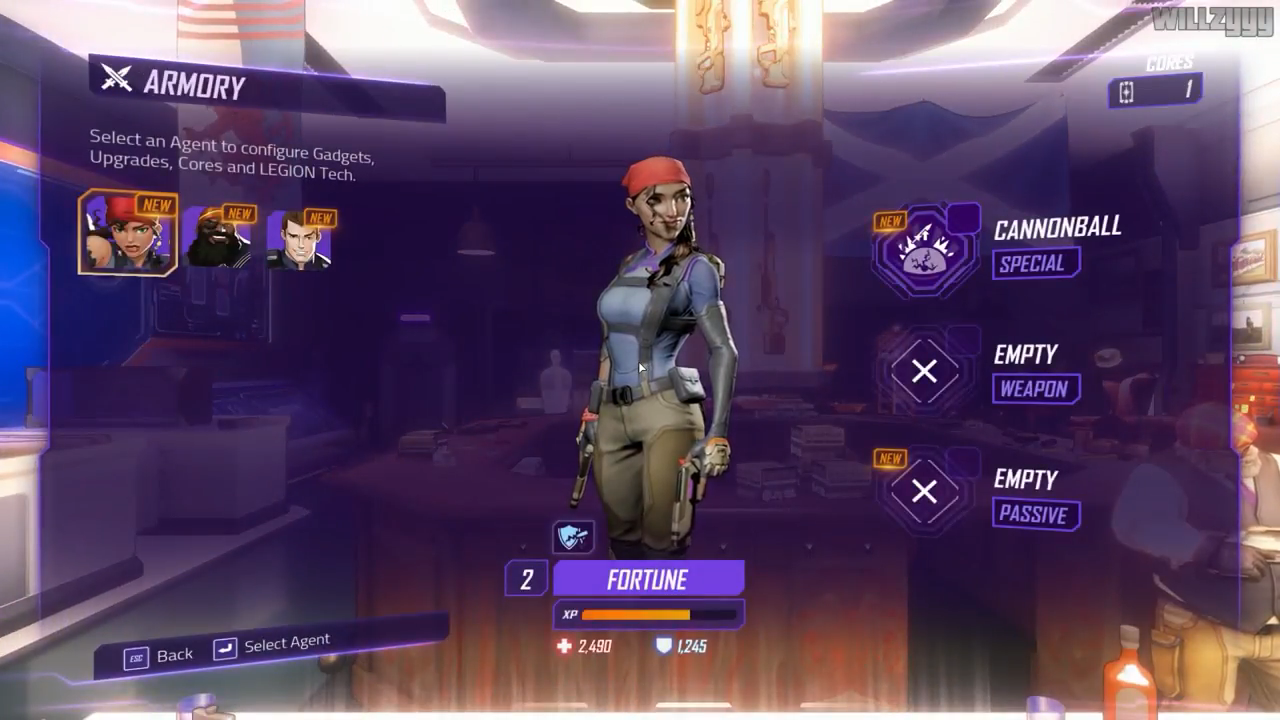The height and width of the screenshot is (720, 1280).
Task: Go back from the Armory screen
Action: (x=159, y=655)
